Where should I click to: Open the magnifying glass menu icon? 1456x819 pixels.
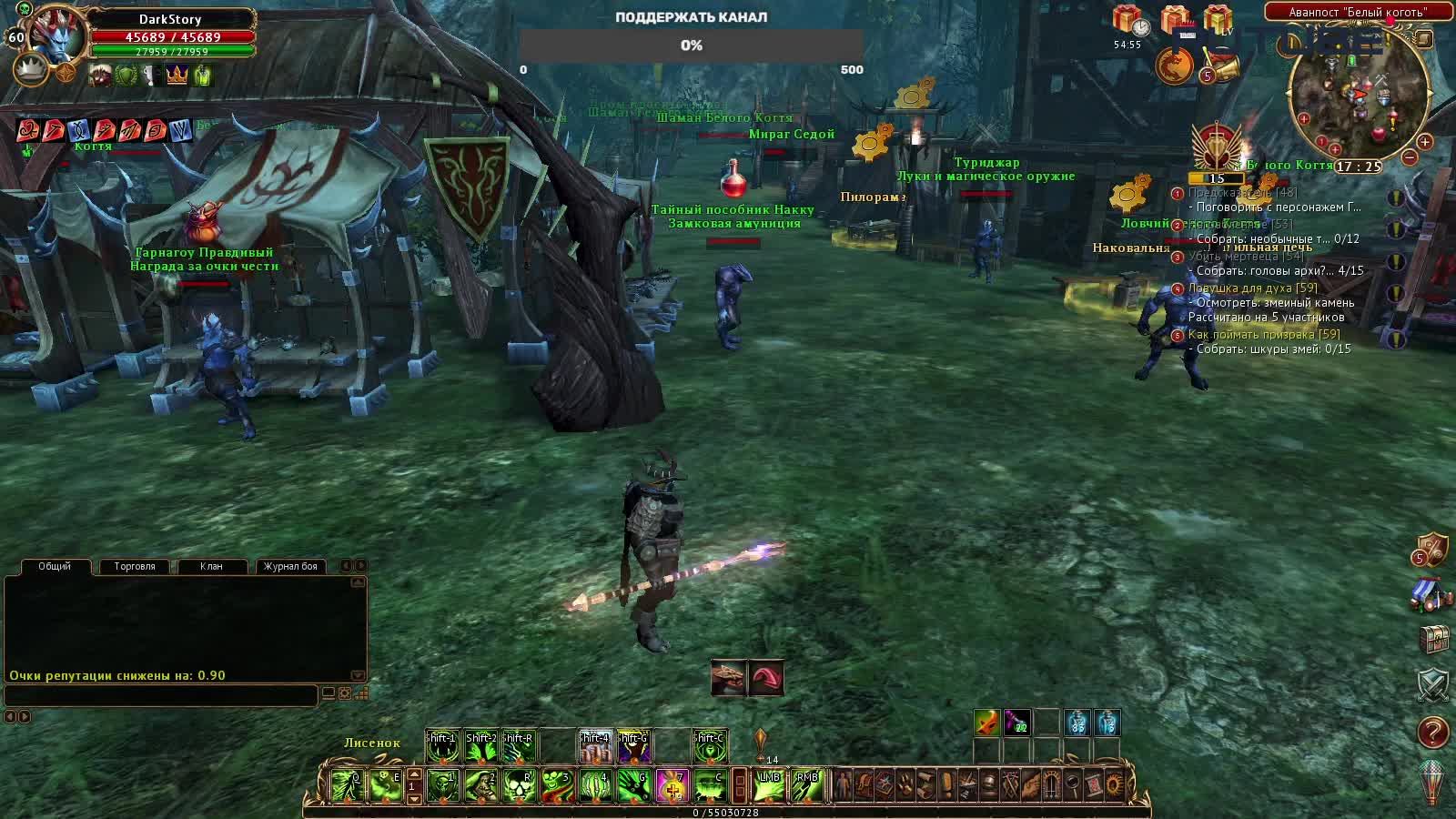click(x=1074, y=784)
